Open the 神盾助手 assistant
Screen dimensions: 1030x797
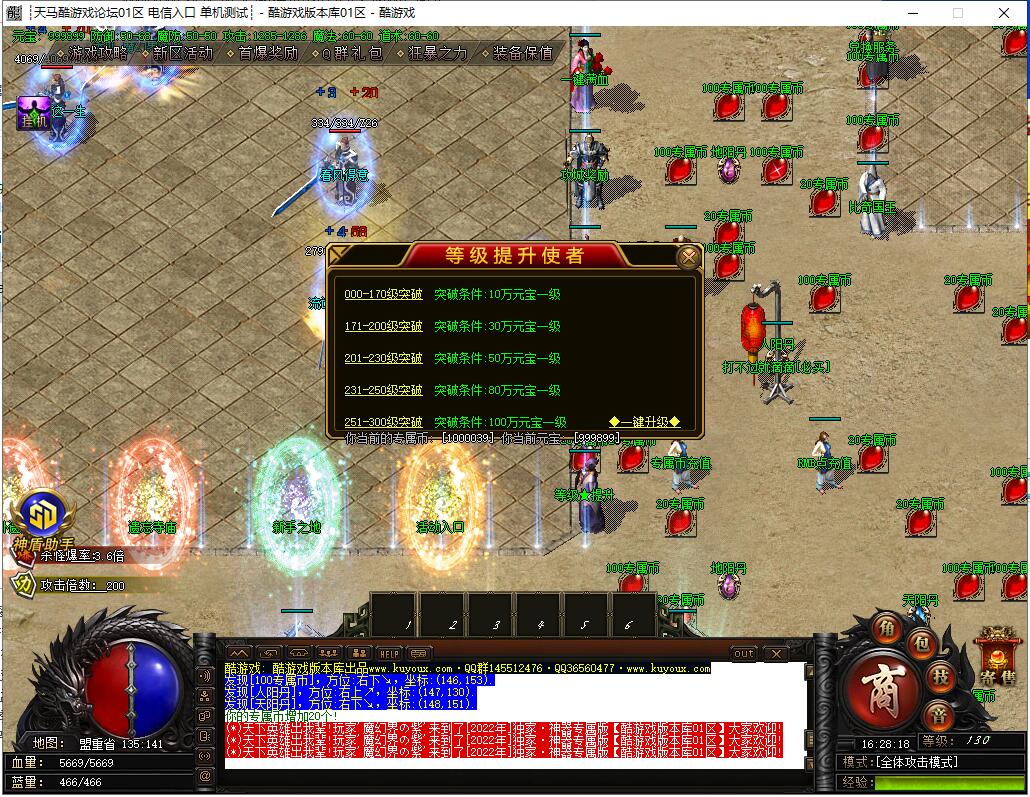[41, 520]
